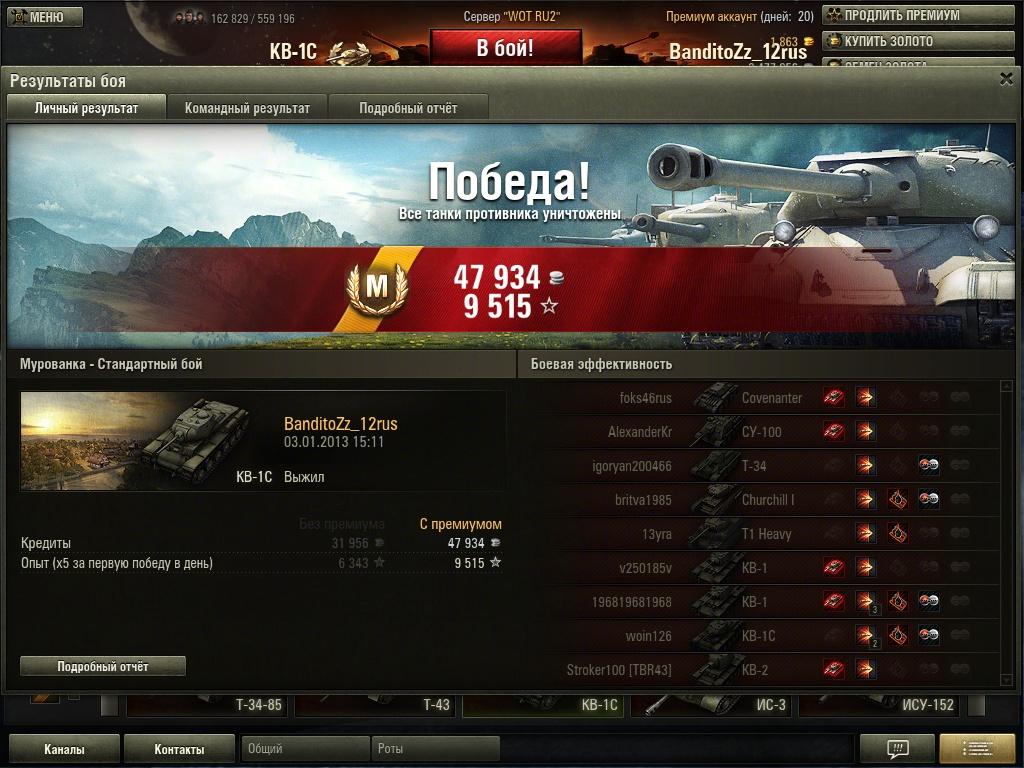Select the britva1985 Churchill I row
This screenshot has height=768, width=1024.
(760, 500)
